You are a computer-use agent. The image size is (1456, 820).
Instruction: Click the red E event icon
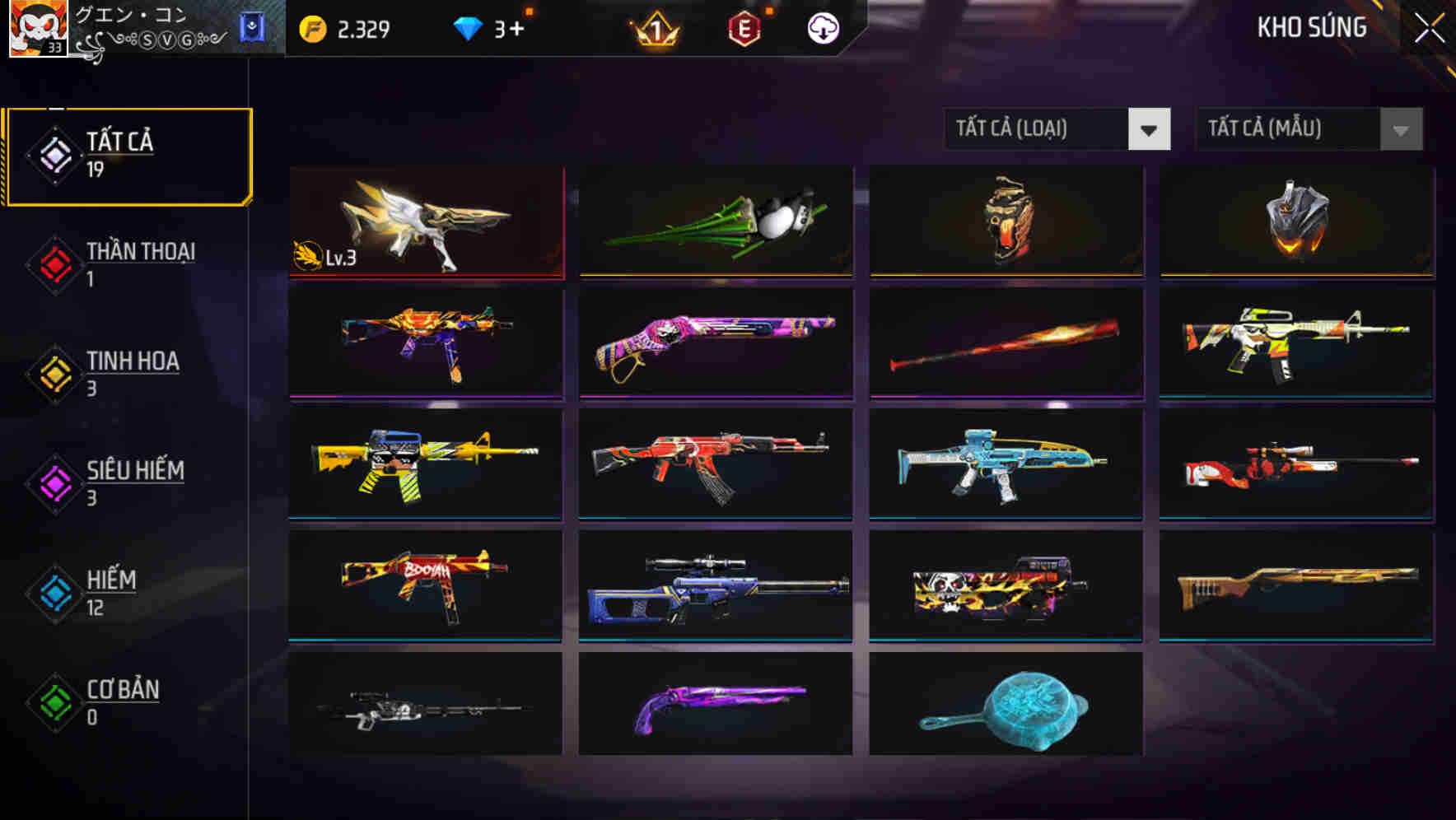click(744, 27)
